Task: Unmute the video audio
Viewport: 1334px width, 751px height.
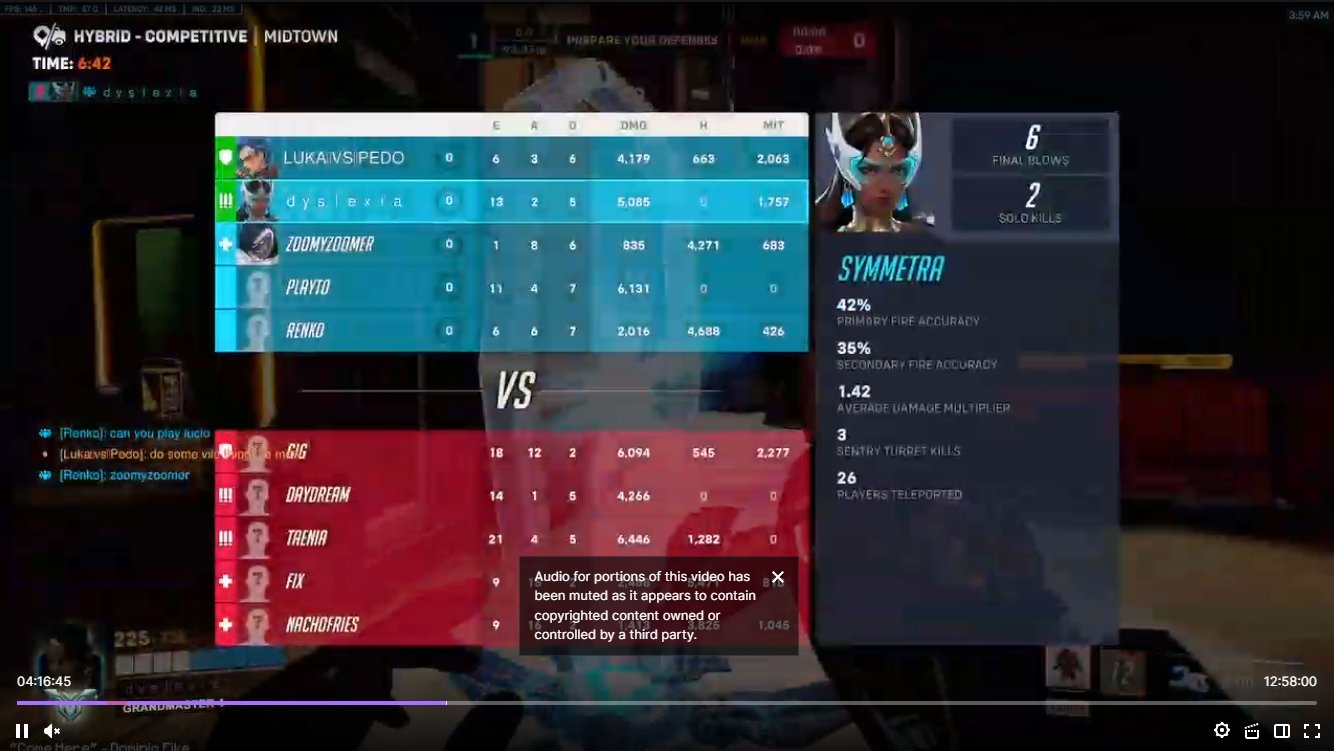Action: [x=51, y=730]
